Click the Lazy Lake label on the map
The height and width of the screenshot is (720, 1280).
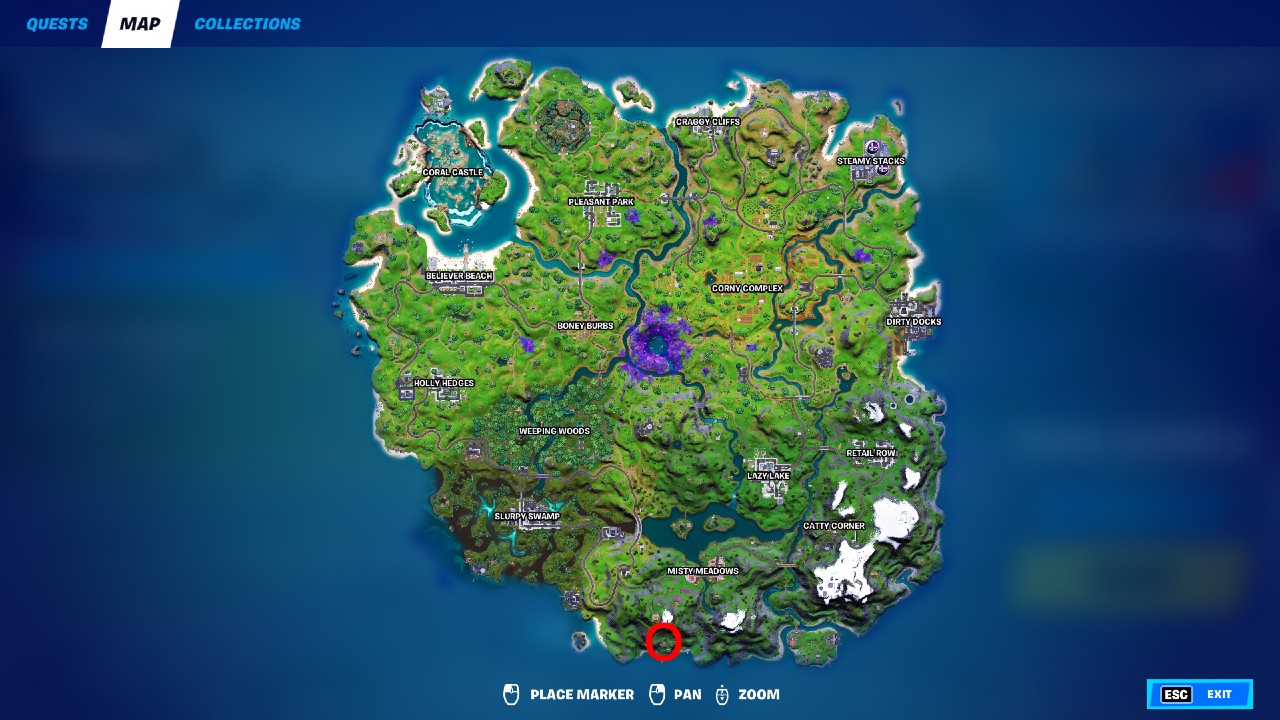pos(766,477)
